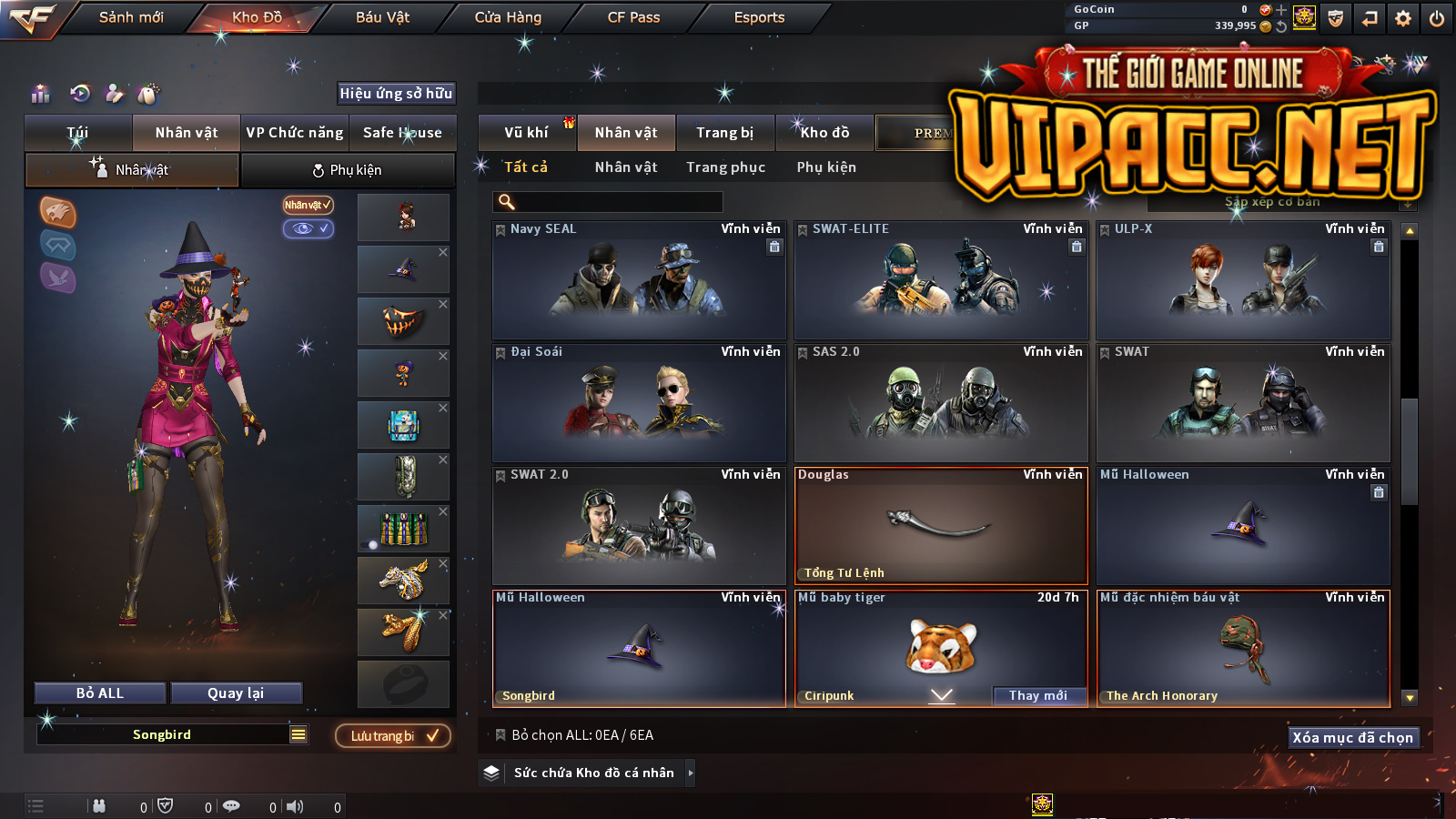Open the gear settings icon
This screenshot has height=819, width=1456.
point(1403,18)
